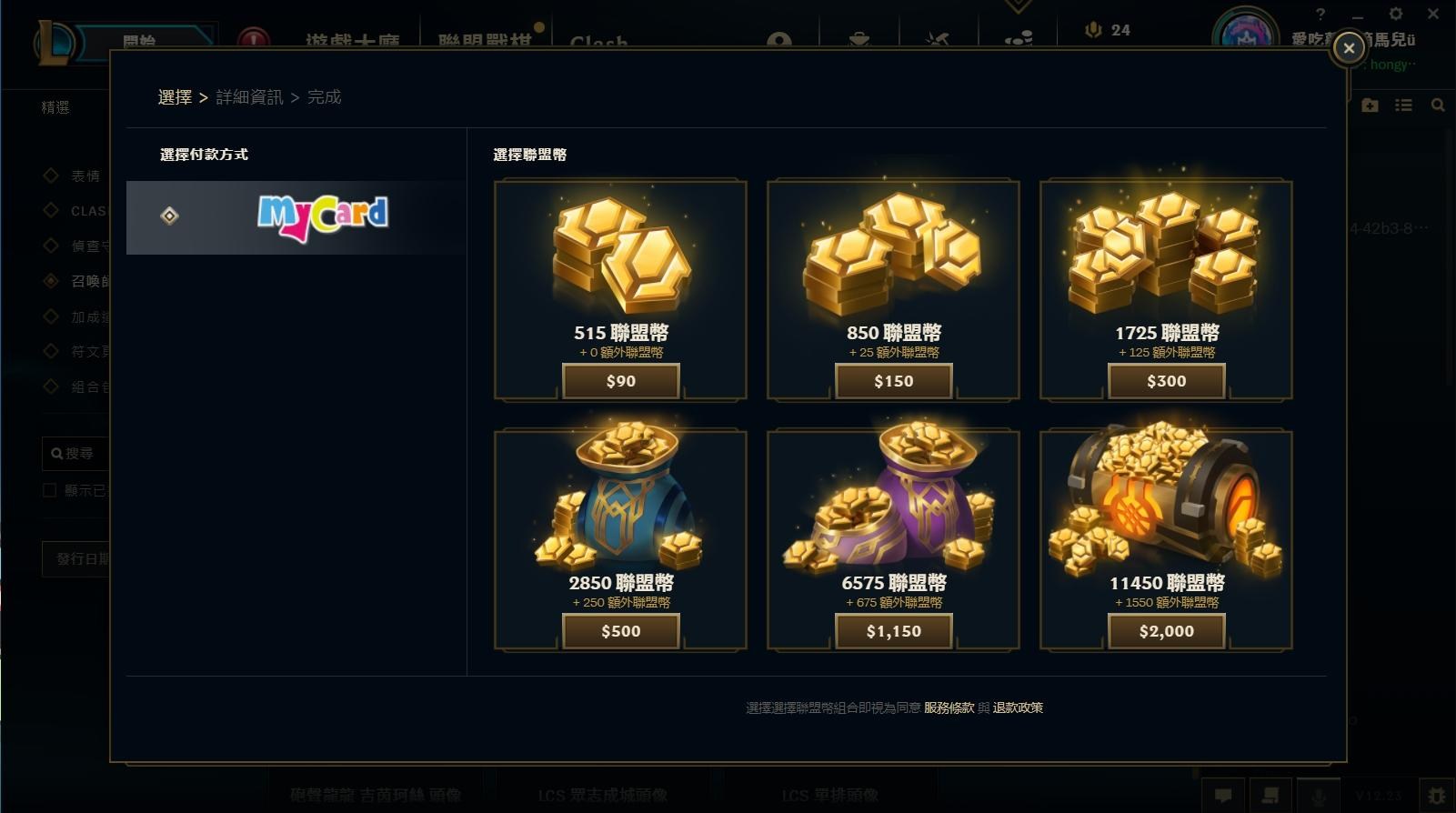Click the friend search magnifier icon
Image resolution: width=1456 pixels, height=813 pixels.
[x=1438, y=105]
